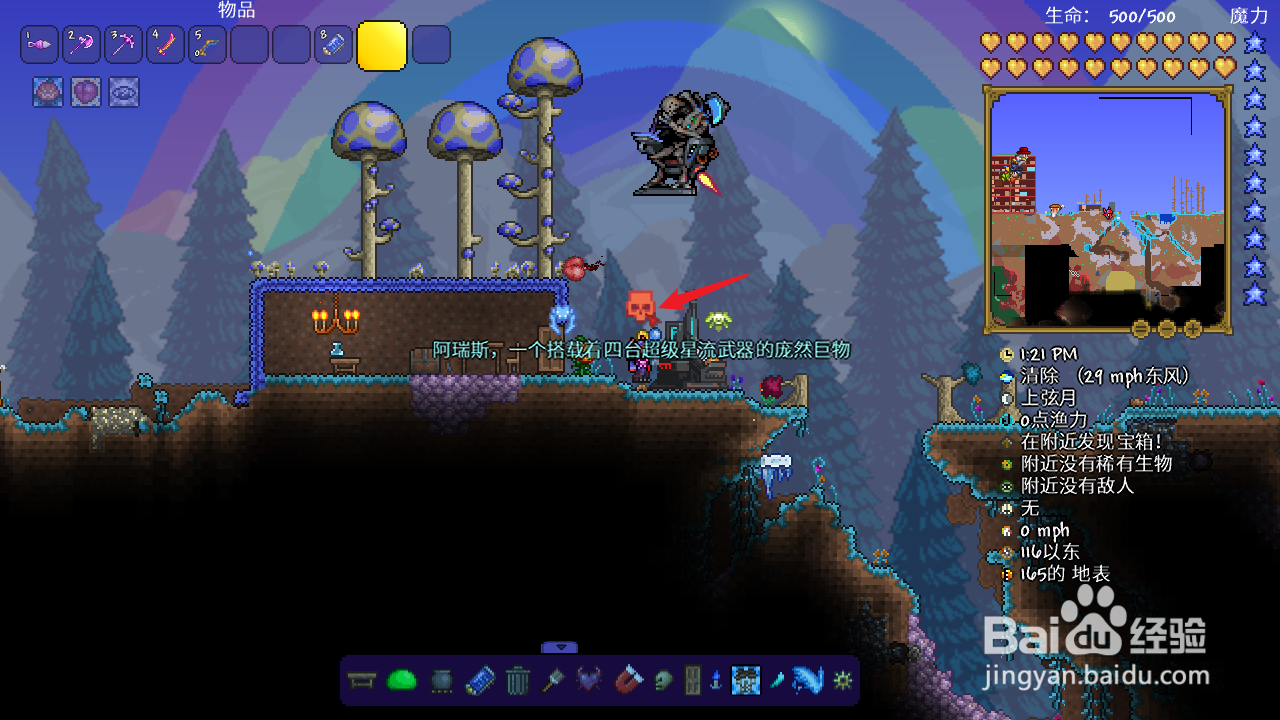Image resolution: width=1280 pixels, height=720 pixels.
Task: Select the bow in hotbar slot 5
Action: 207,45
